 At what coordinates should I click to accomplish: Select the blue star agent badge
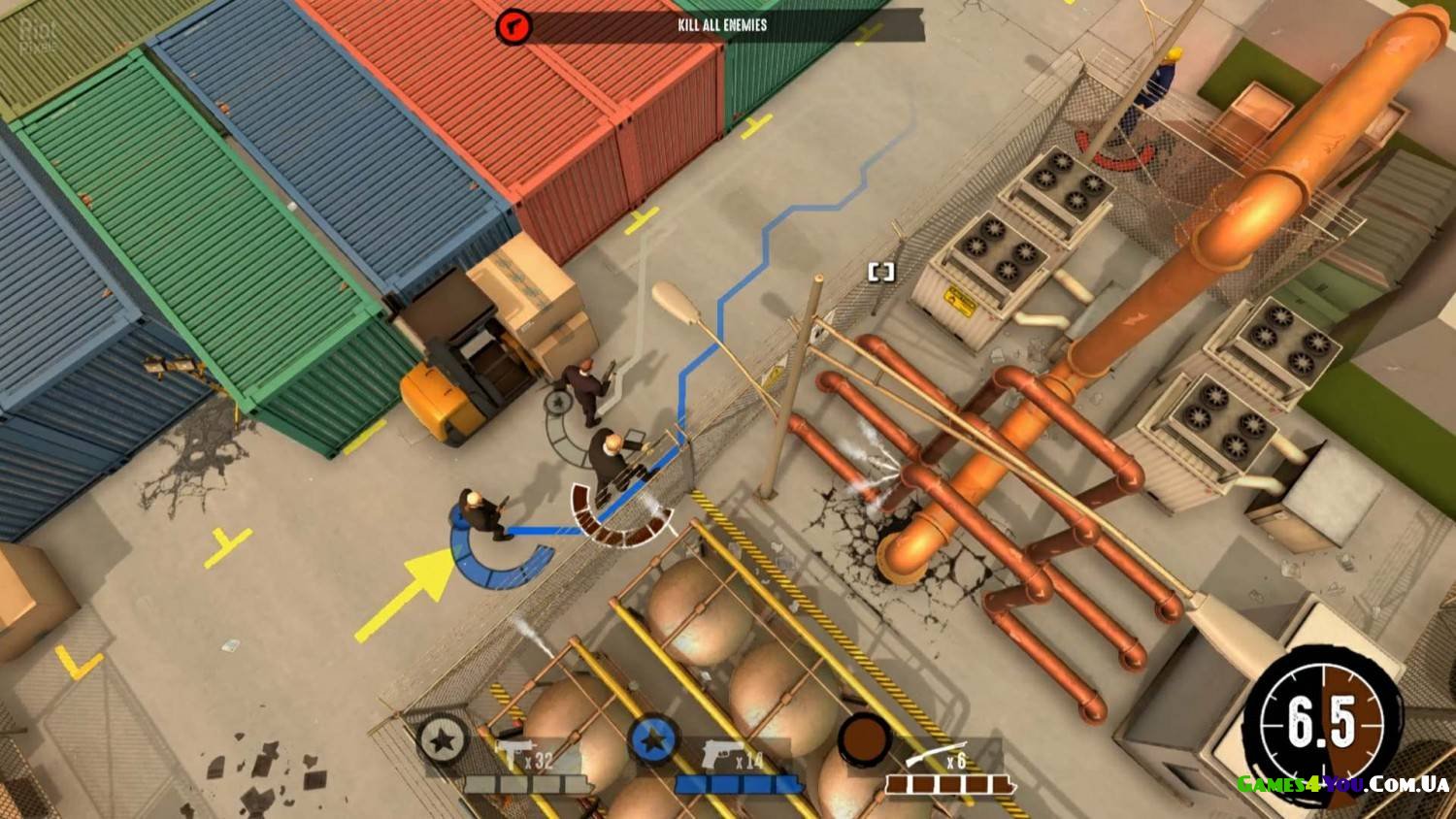[x=653, y=741]
